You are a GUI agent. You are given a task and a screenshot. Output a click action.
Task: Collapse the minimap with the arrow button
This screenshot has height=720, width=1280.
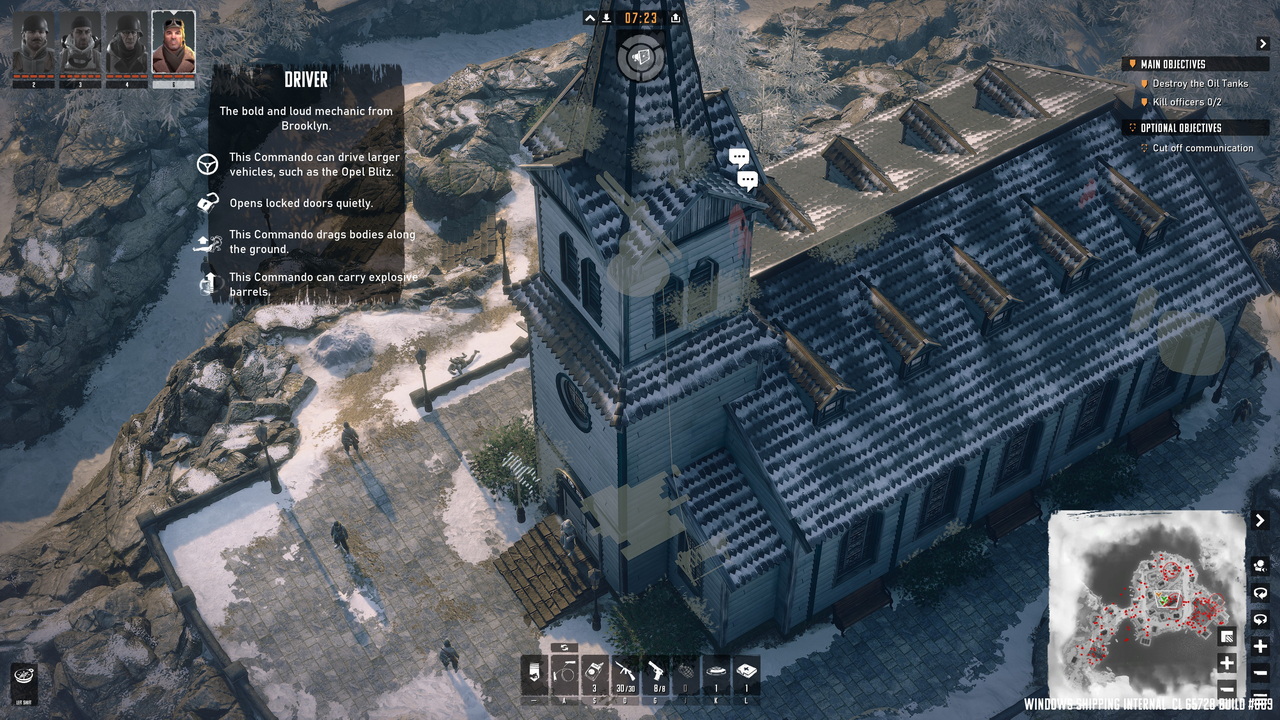[1262, 521]
